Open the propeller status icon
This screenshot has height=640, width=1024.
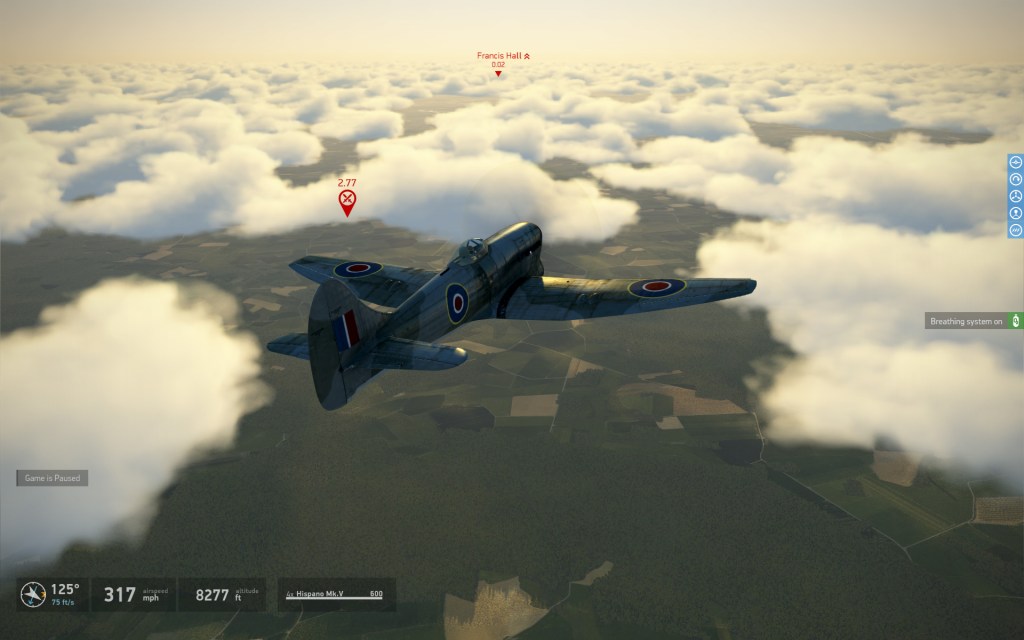point(1015,196)
